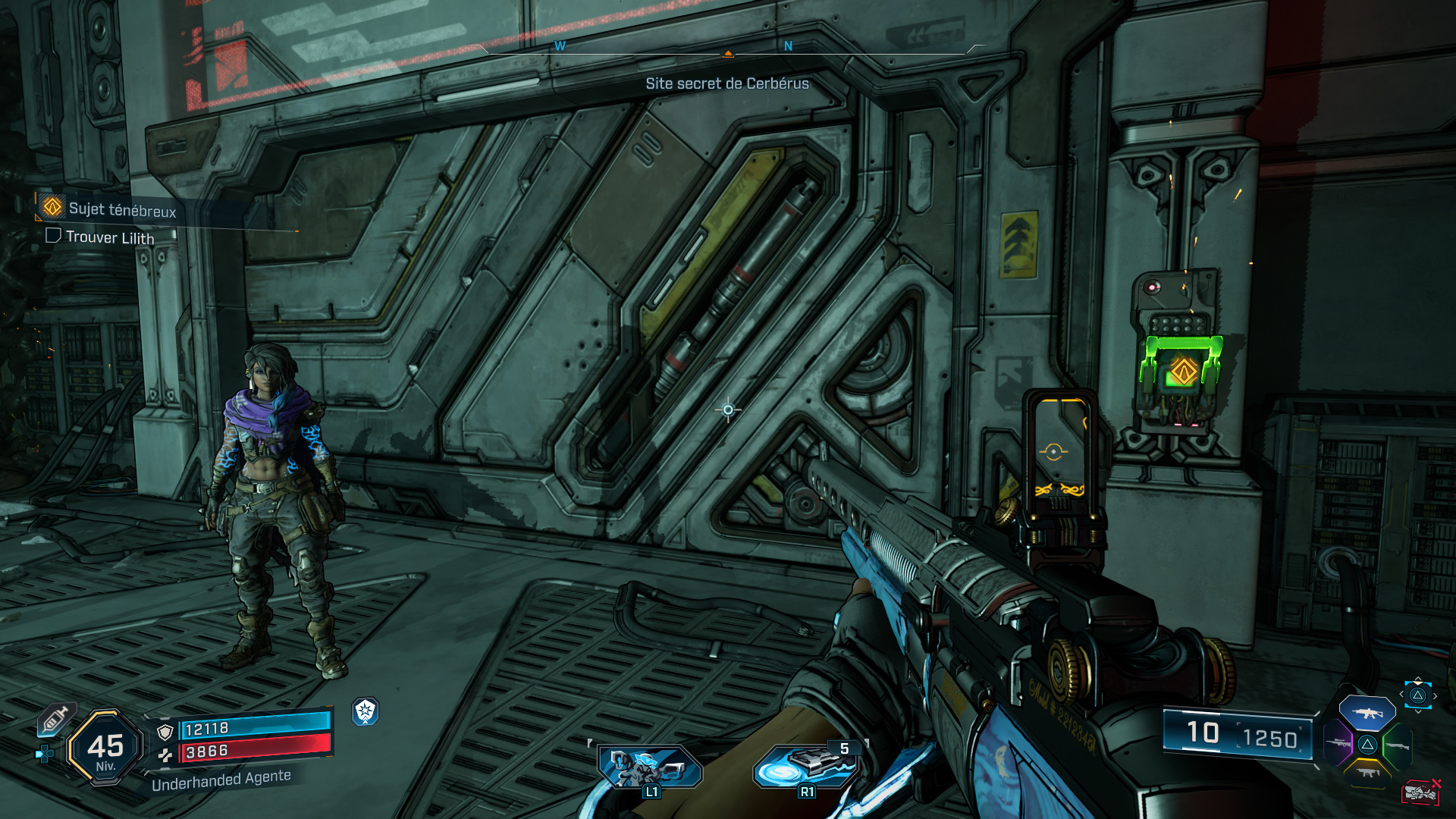Select the yellow submachine gun slot

click(1367, 773)
